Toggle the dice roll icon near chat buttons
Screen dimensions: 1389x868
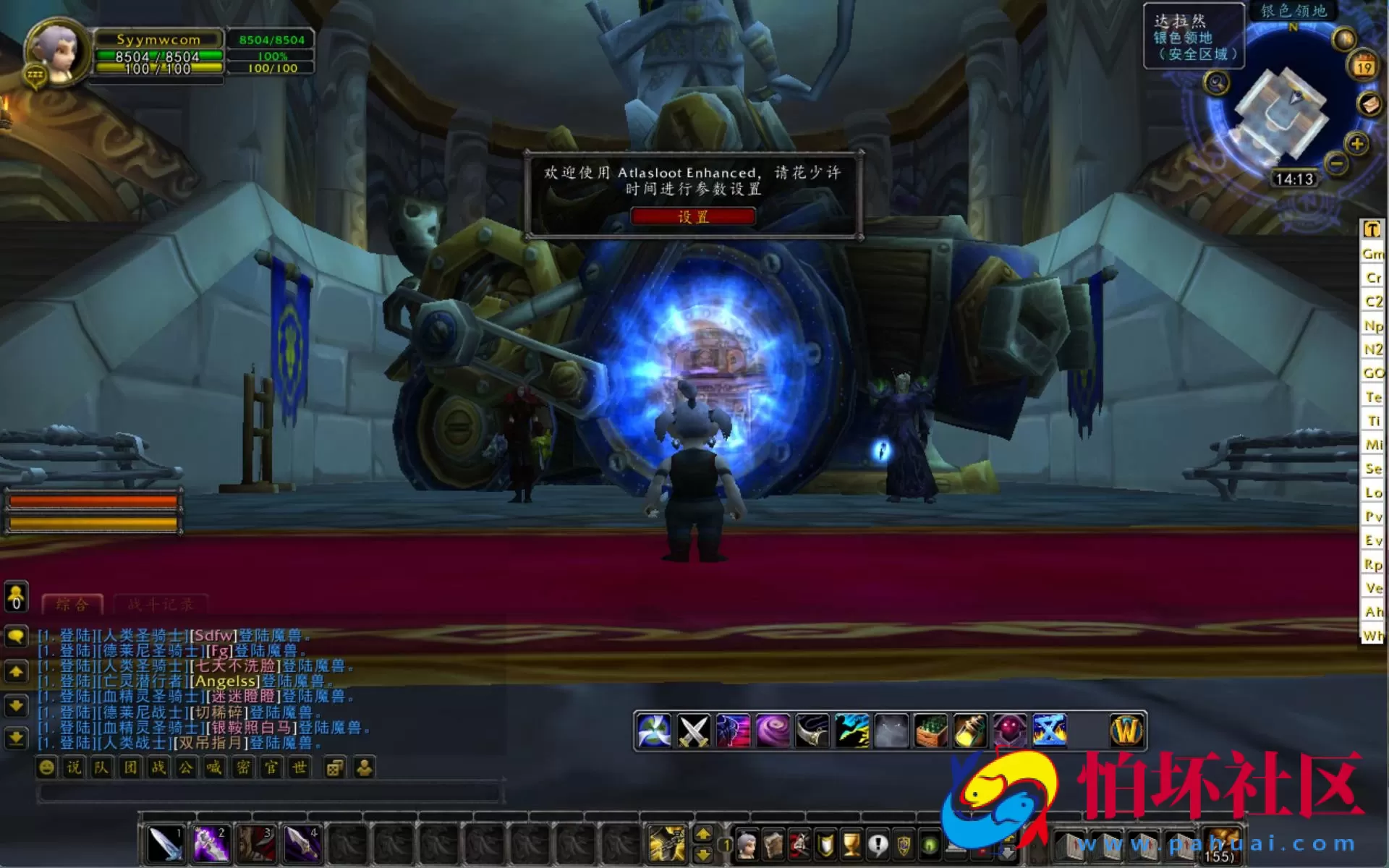tap(335, 768)
